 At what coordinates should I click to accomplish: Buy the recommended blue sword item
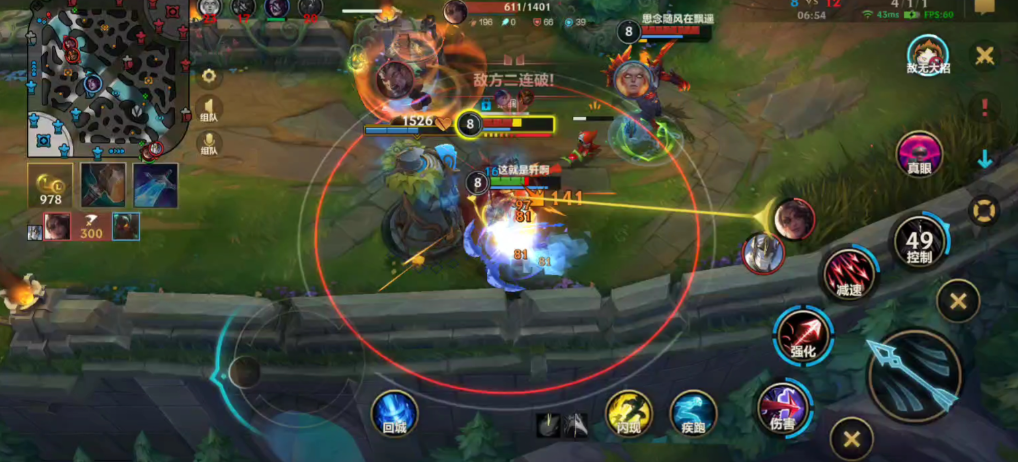pyautogui.click(x=155, y=186)
